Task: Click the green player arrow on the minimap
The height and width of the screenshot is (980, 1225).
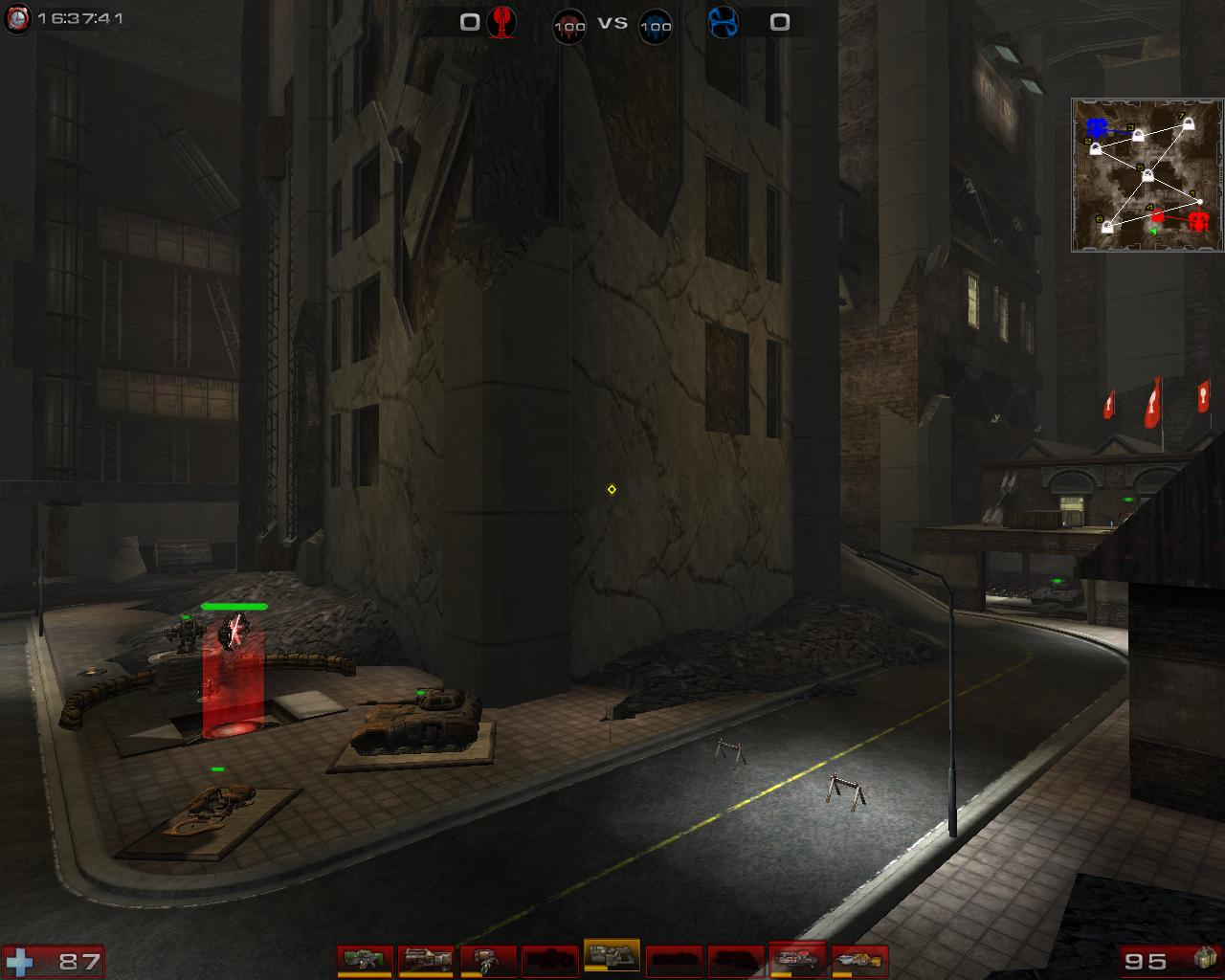Action: coord(1153,232)
